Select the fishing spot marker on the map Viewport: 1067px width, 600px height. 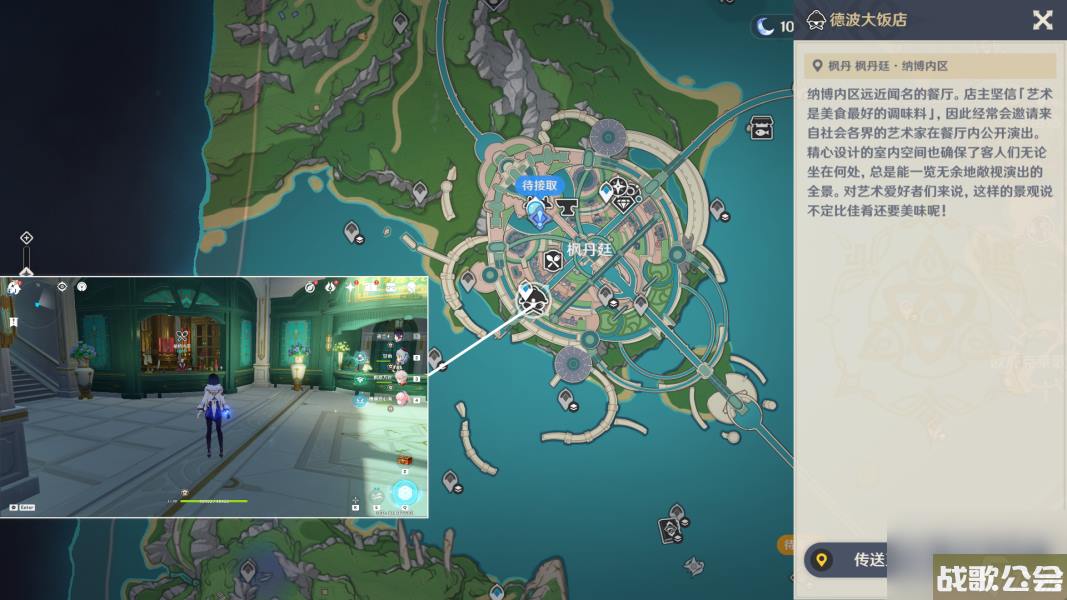tap(760, 127)
